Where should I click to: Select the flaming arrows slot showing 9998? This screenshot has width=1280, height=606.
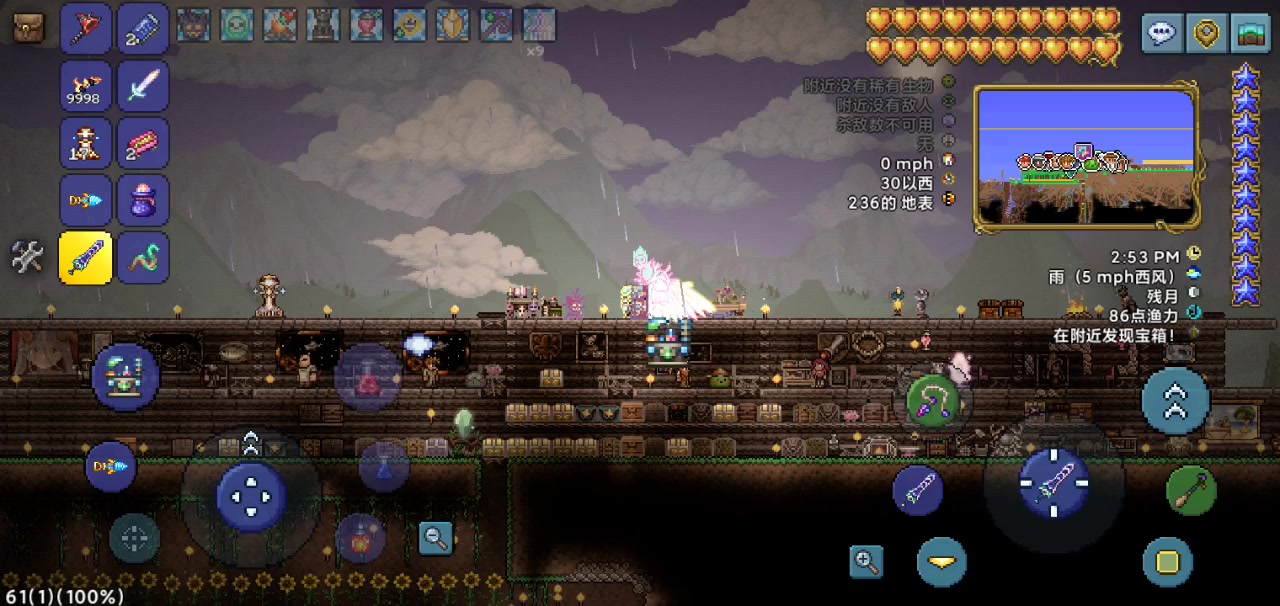(85, 86)
